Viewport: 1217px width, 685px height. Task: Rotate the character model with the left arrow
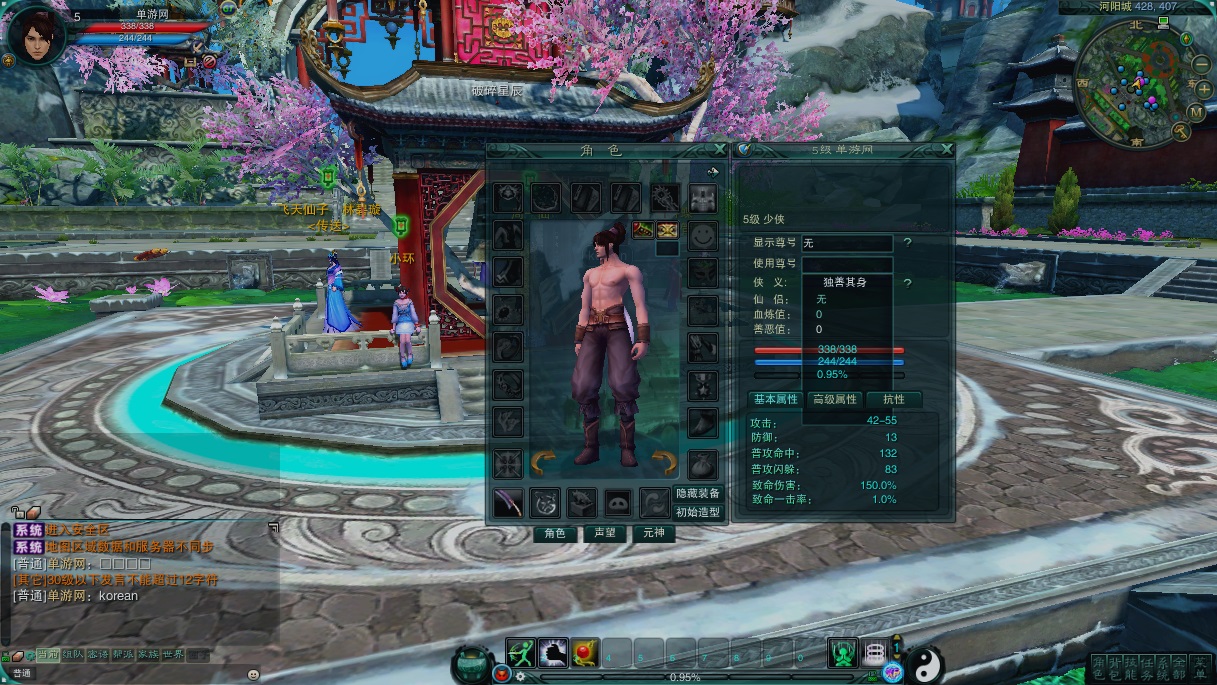point(543,461)
